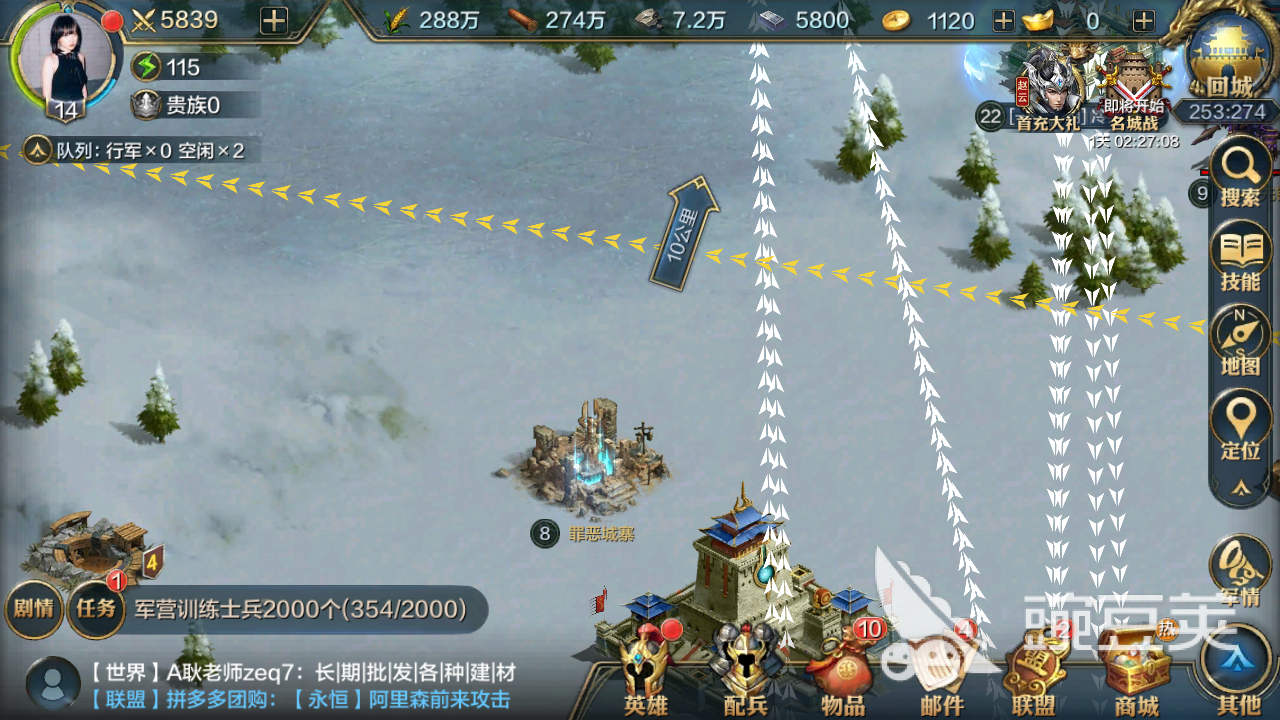
Task: Open the 定位 location finder
Action: click(x=1240, y=427)
